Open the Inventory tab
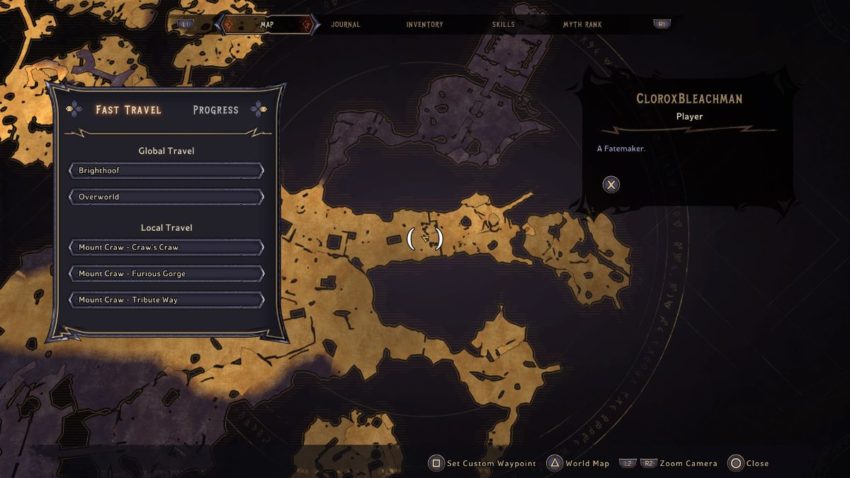Screen dimensions: 850x478 coord(425,24)
